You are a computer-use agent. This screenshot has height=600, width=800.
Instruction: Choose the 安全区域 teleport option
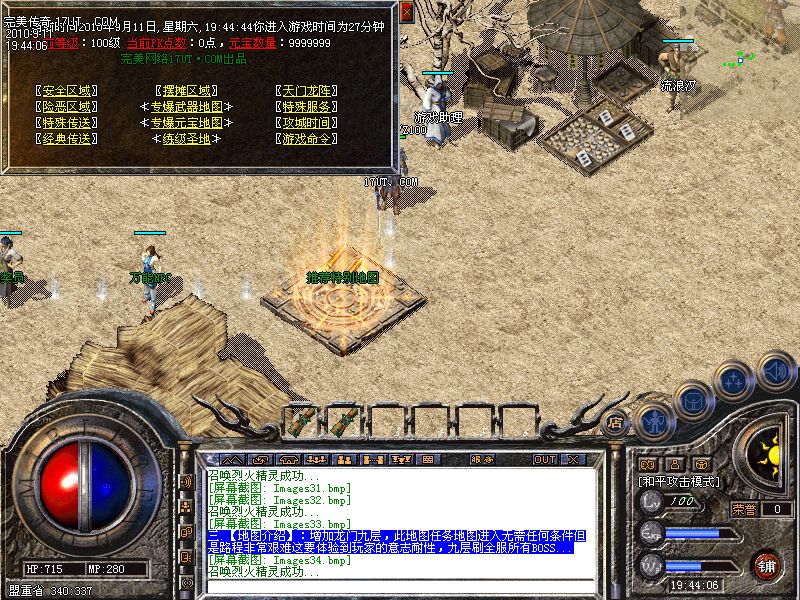coord(67,90)
